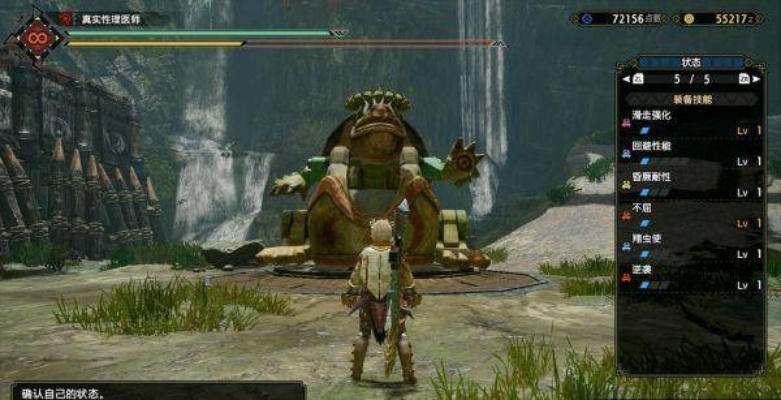Go to the next status page arrow
781x400 pixels.
pos(744,78)
